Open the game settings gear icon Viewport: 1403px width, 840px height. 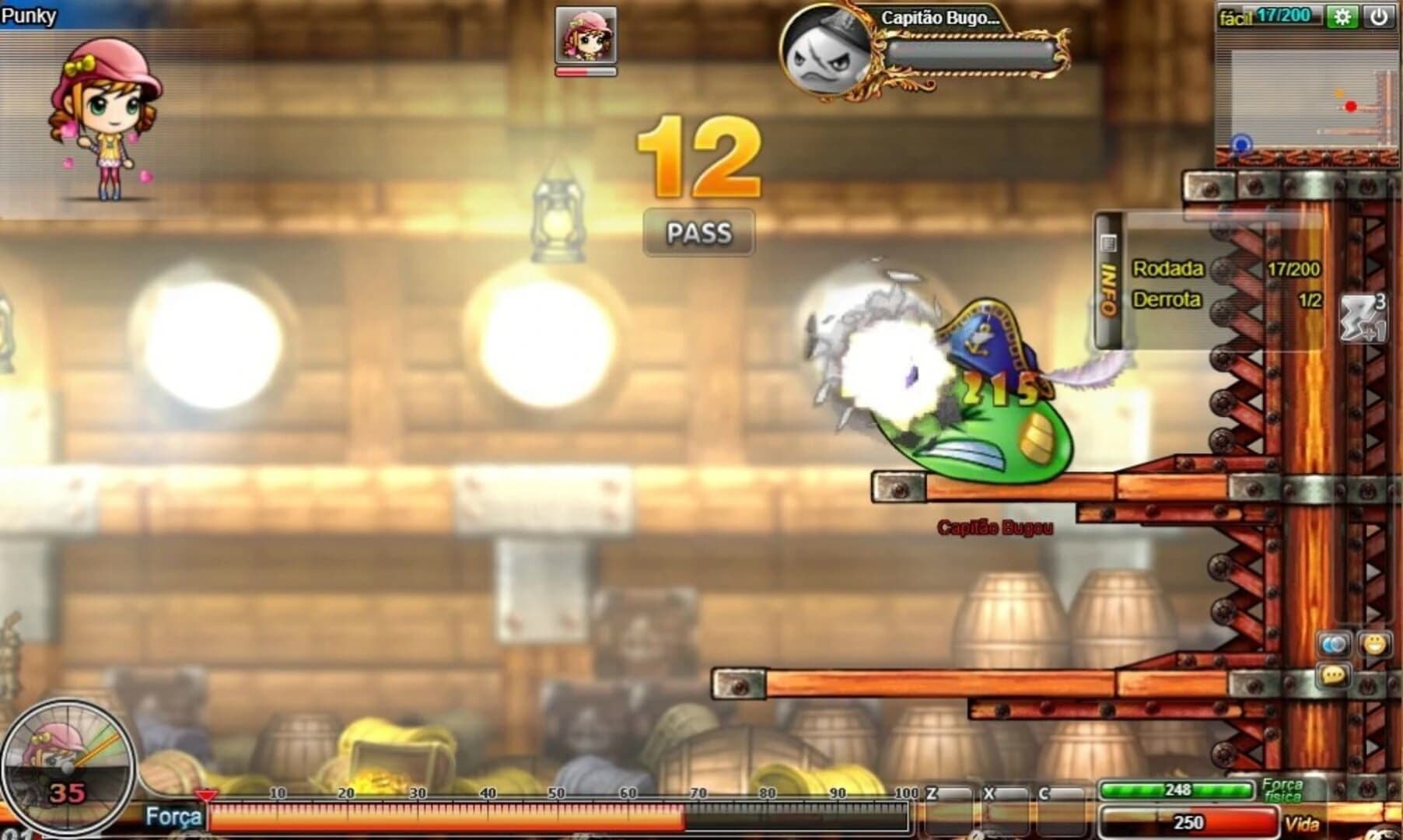tap(1344, 15)
